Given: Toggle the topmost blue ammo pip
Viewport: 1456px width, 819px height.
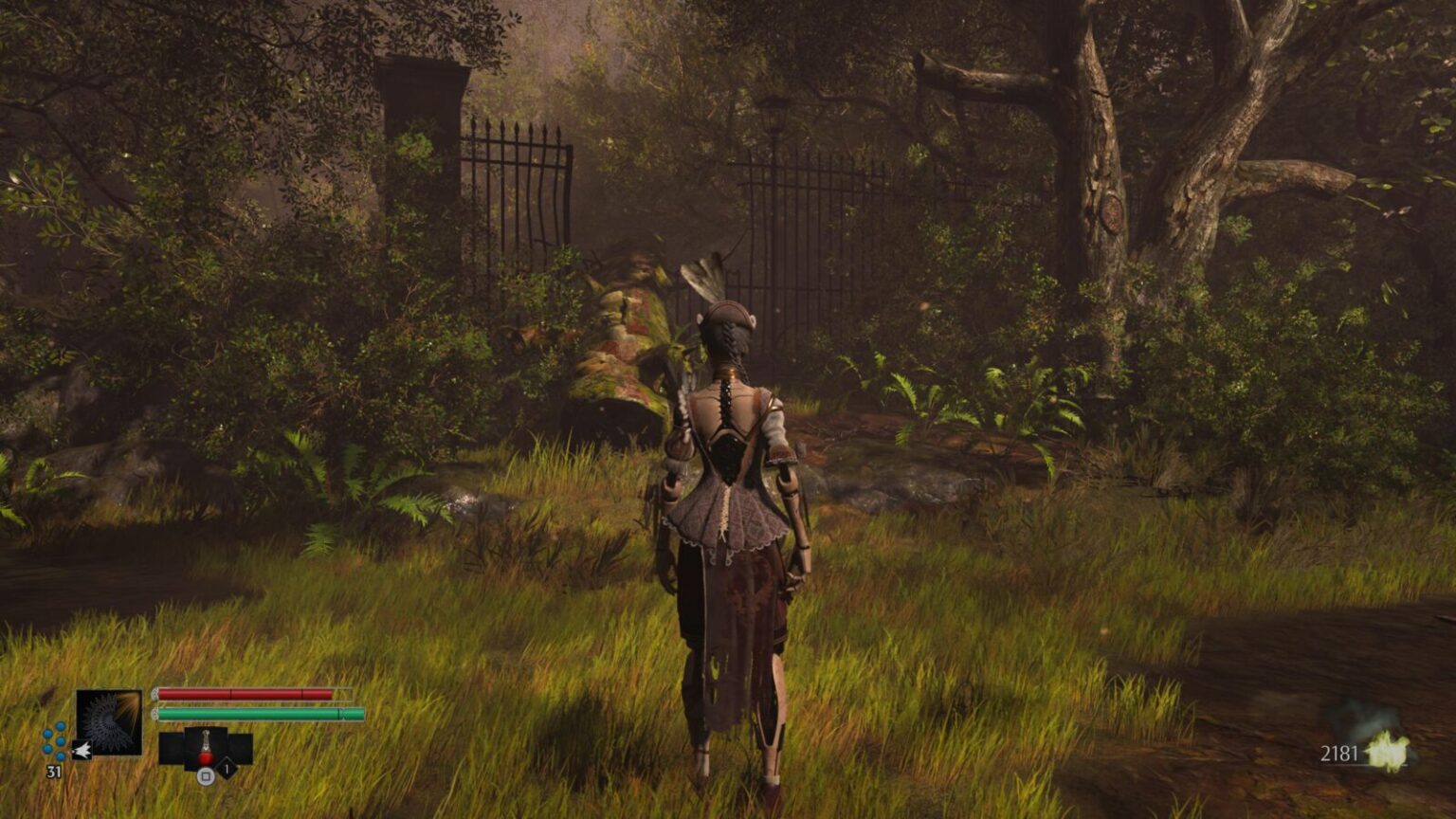Looking at the screenshot, I should 59,728.
